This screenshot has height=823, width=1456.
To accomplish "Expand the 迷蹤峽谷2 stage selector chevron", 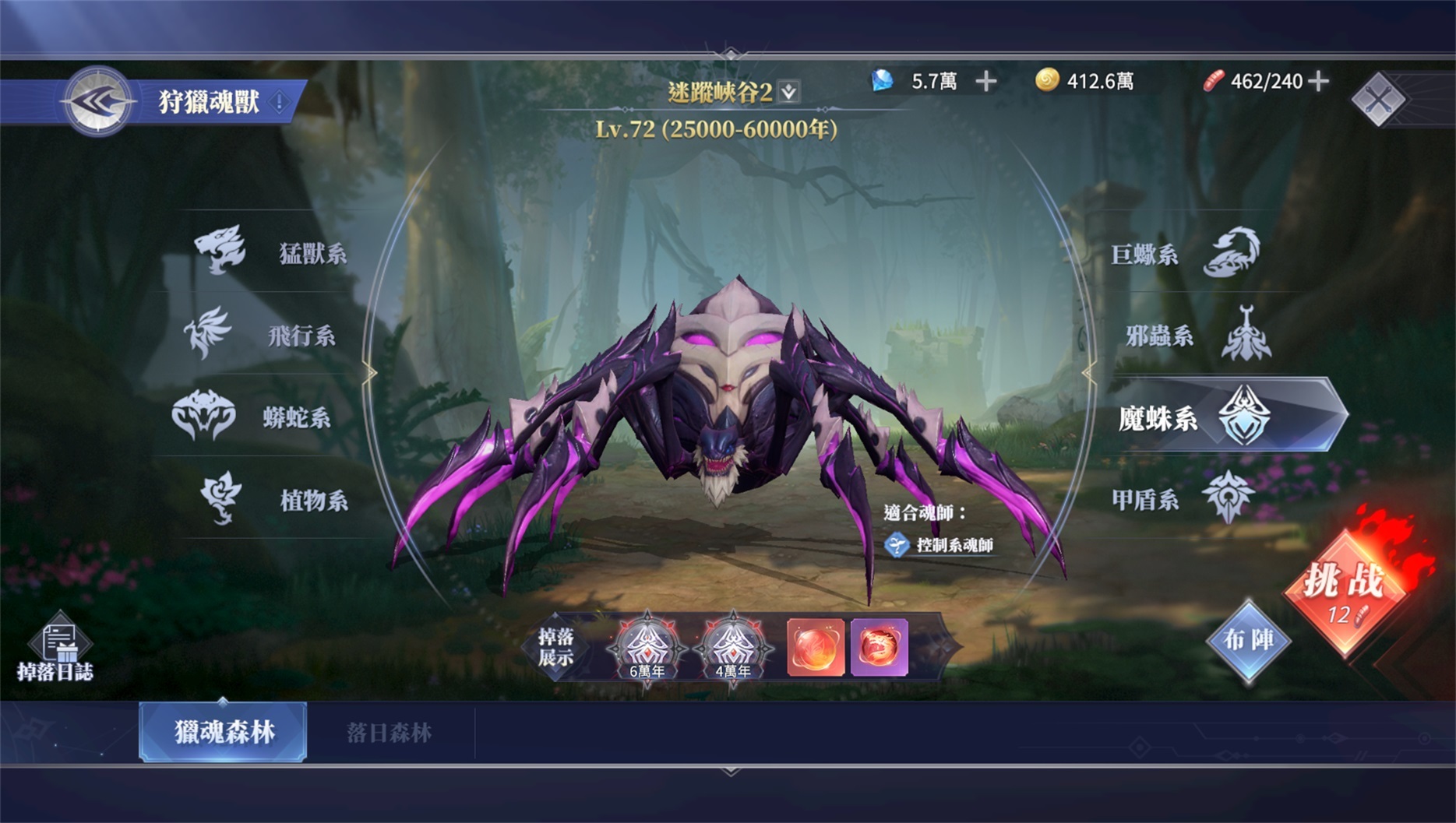I will pyautogui.click(x=788, y=90).
